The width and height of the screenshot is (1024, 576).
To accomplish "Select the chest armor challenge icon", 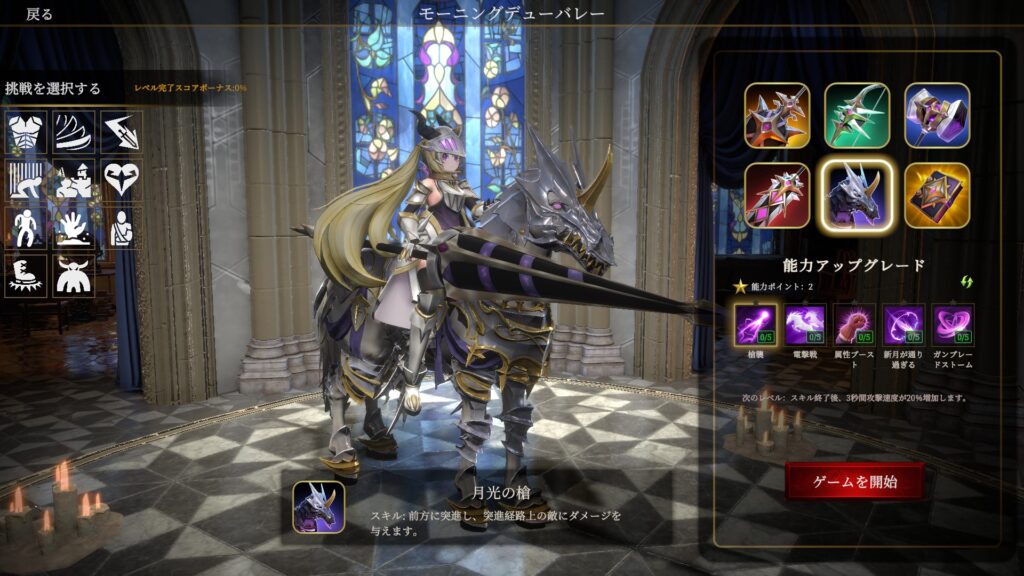I will 25,130.
